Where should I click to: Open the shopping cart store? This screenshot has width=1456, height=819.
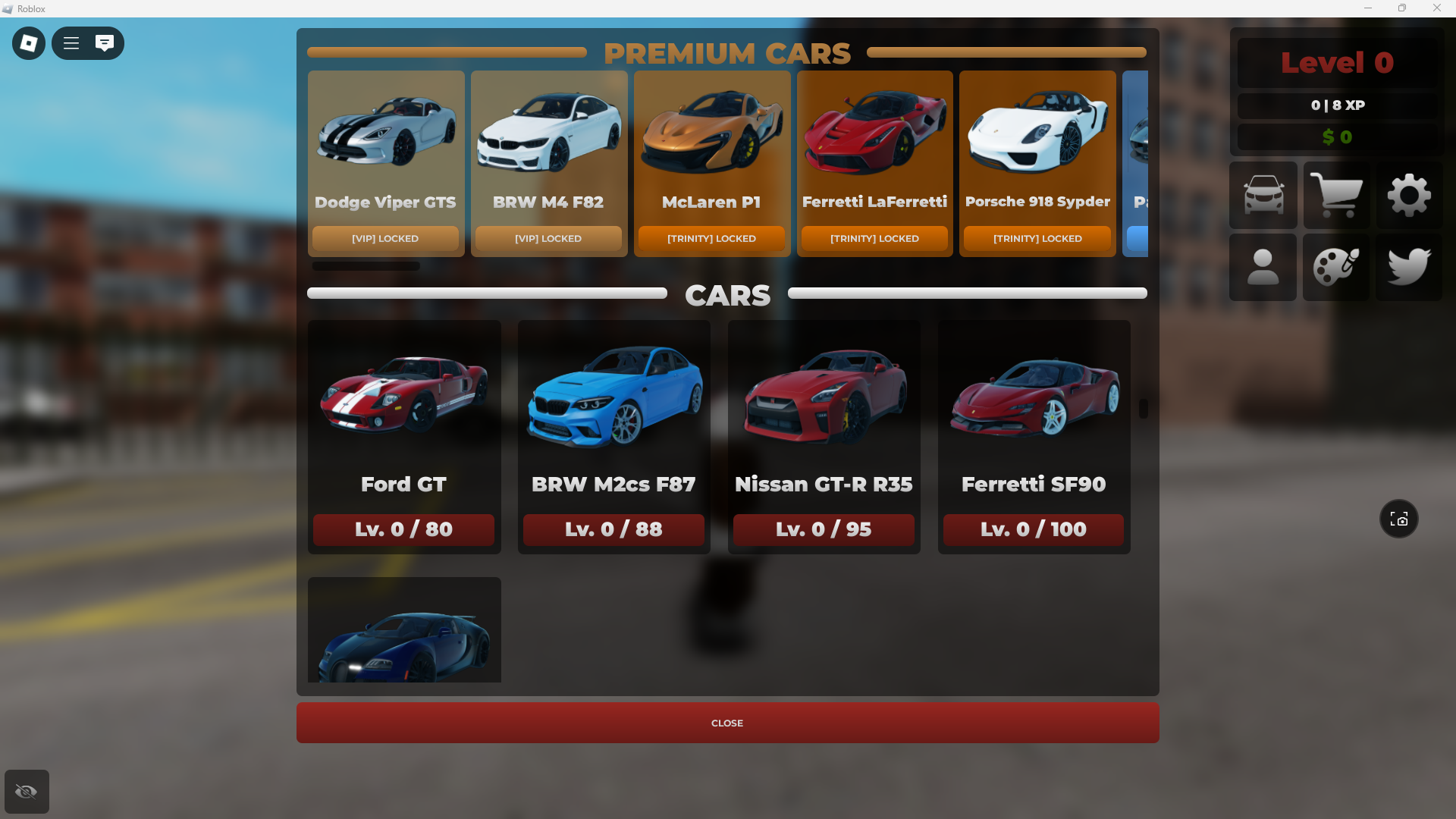(1336, 195)
